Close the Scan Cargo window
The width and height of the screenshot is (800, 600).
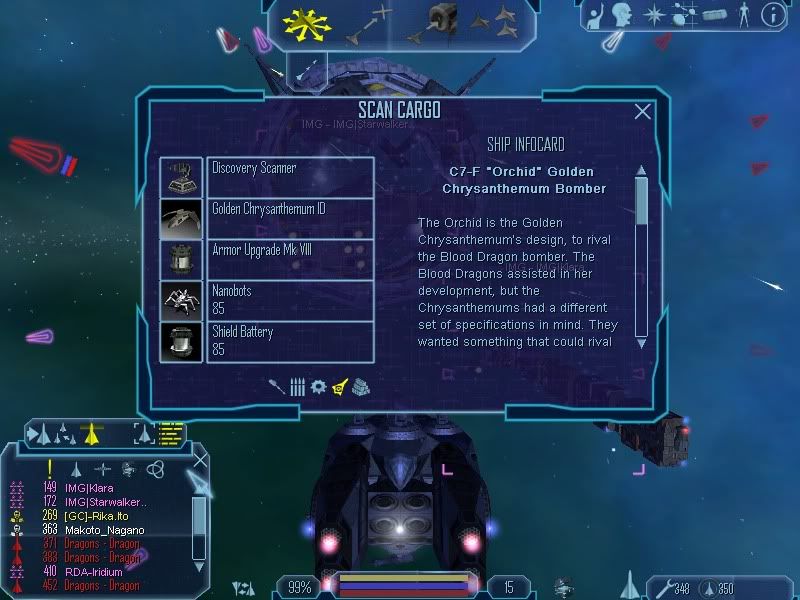(643, 112)
